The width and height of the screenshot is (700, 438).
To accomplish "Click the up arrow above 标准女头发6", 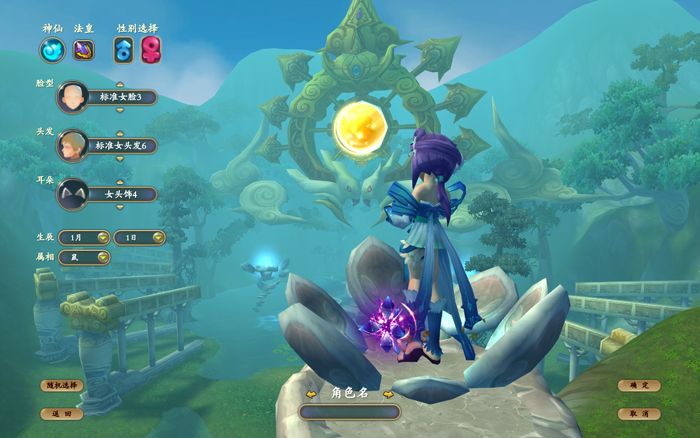I will [120, 133].
